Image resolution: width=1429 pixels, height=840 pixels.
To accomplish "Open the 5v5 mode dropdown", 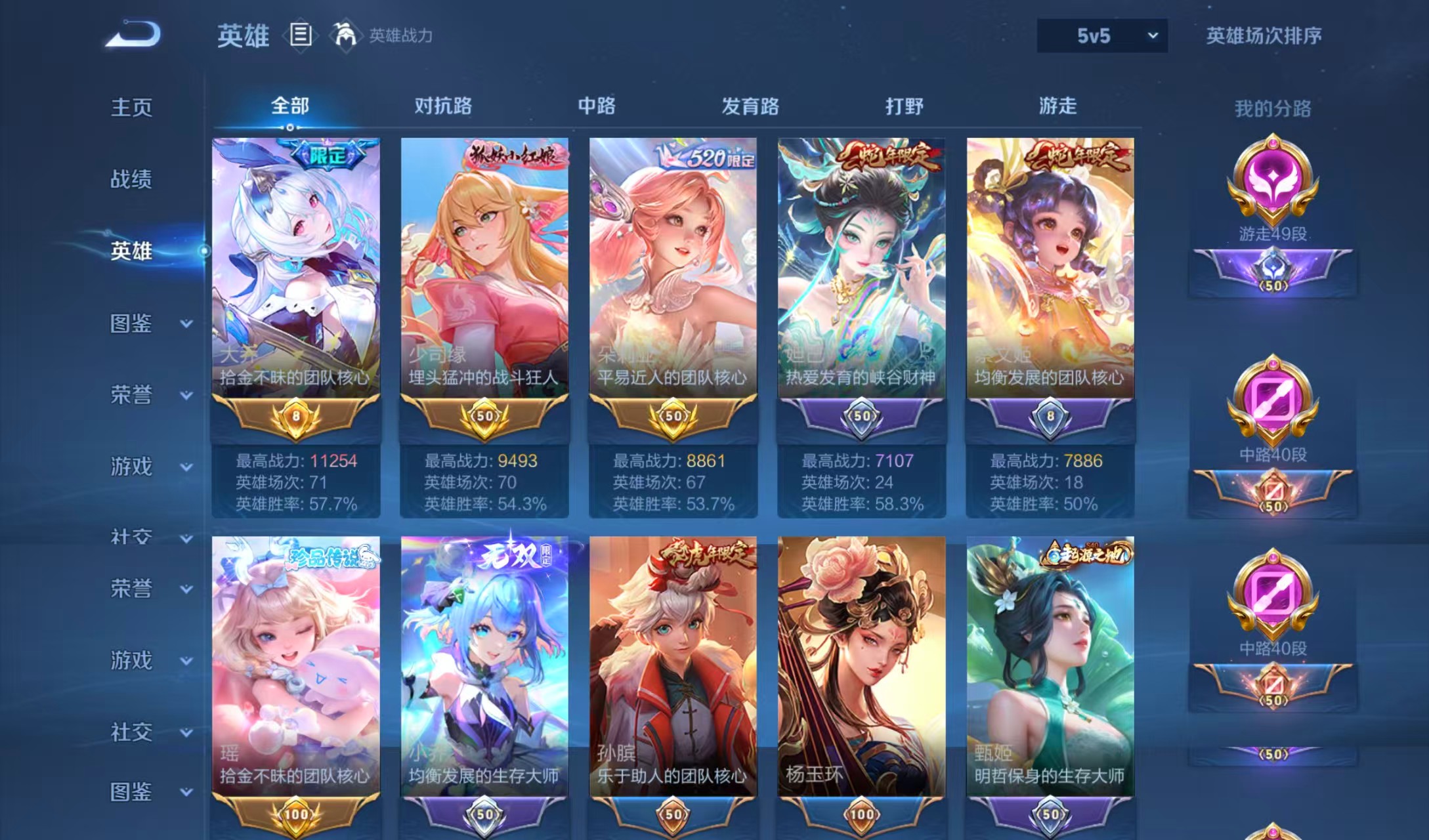I will coord(1101,35).
